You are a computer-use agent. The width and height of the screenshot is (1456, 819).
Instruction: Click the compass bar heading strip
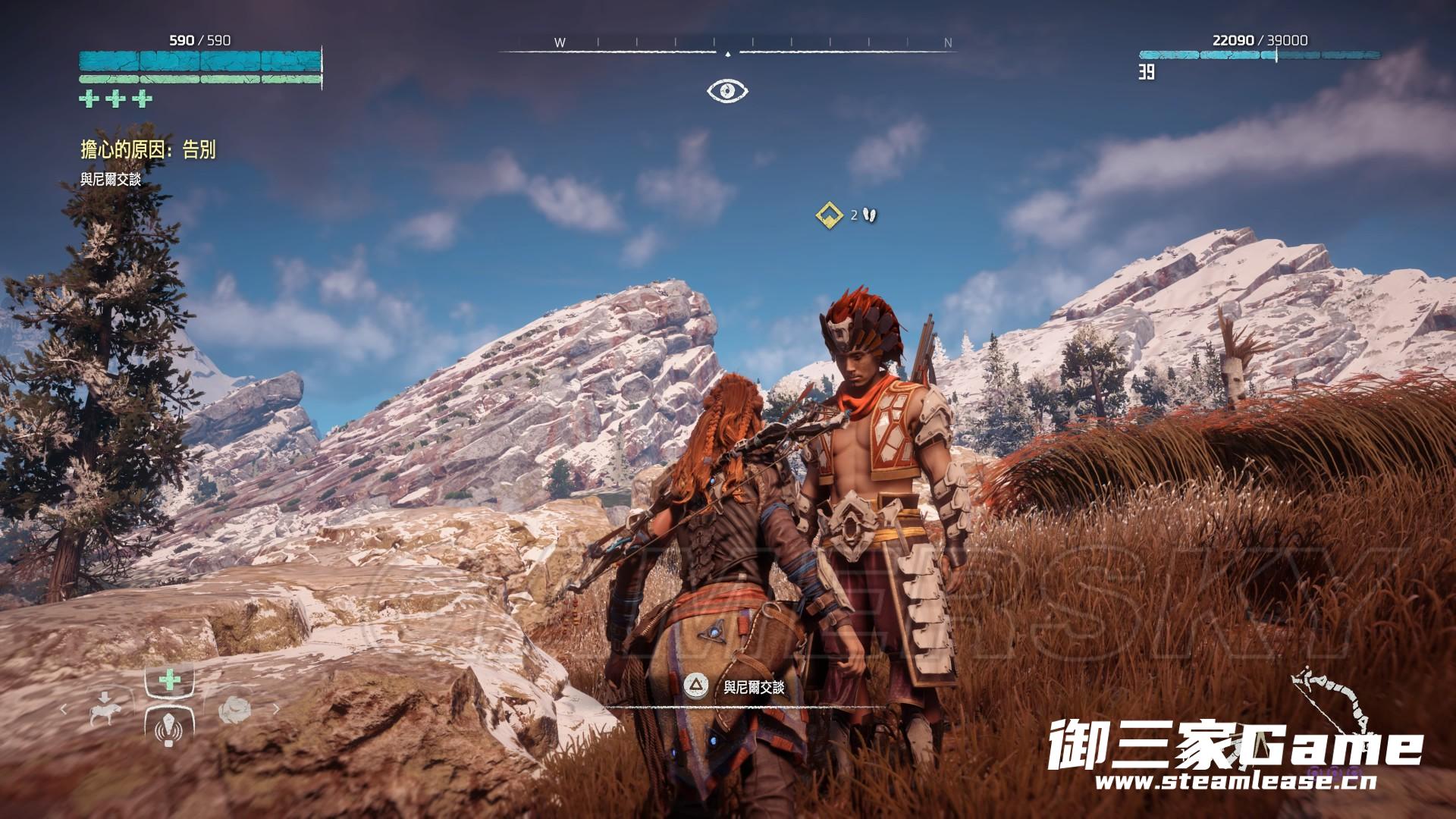coord(727,45)
